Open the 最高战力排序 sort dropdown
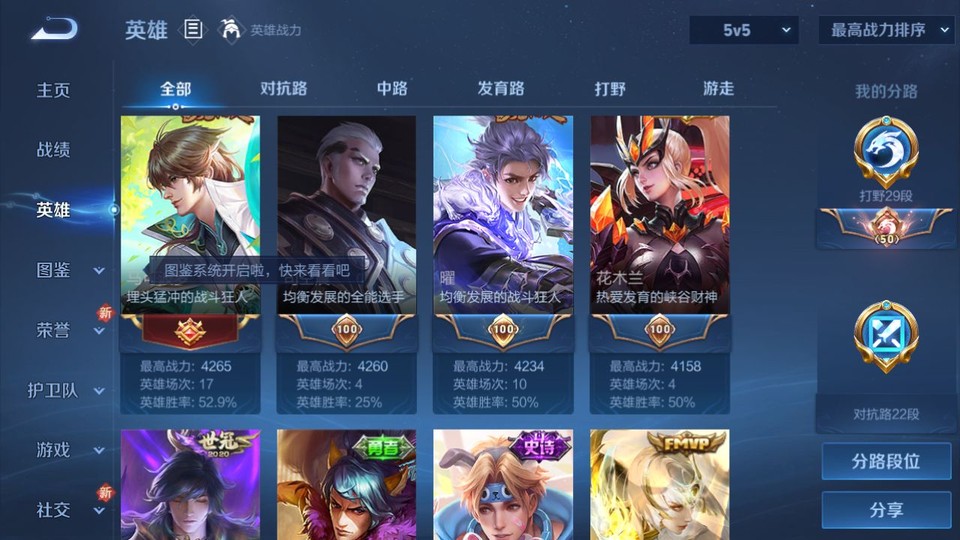 tap(886, 30)
